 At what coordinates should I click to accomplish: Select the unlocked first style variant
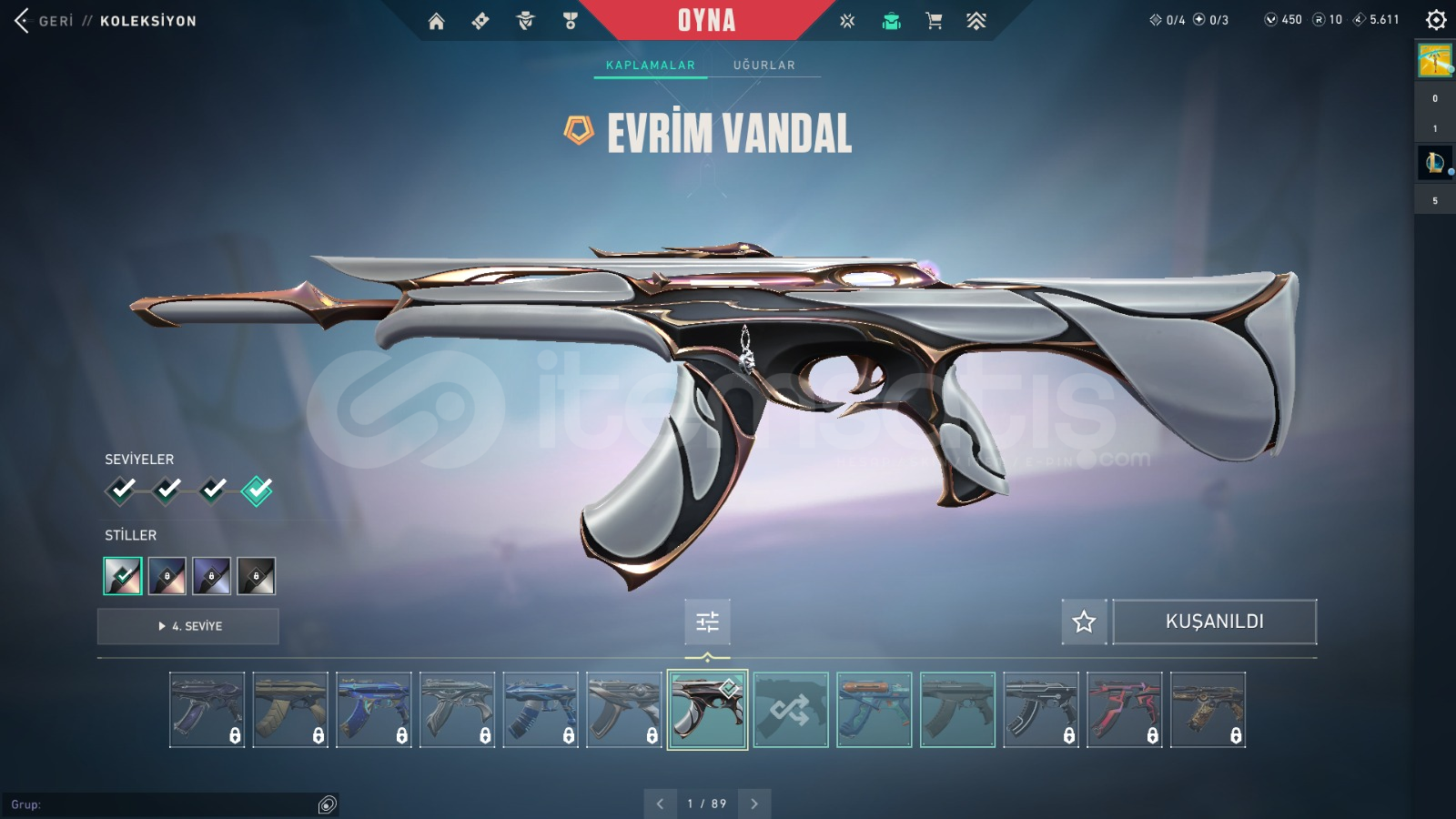point(122,575)
